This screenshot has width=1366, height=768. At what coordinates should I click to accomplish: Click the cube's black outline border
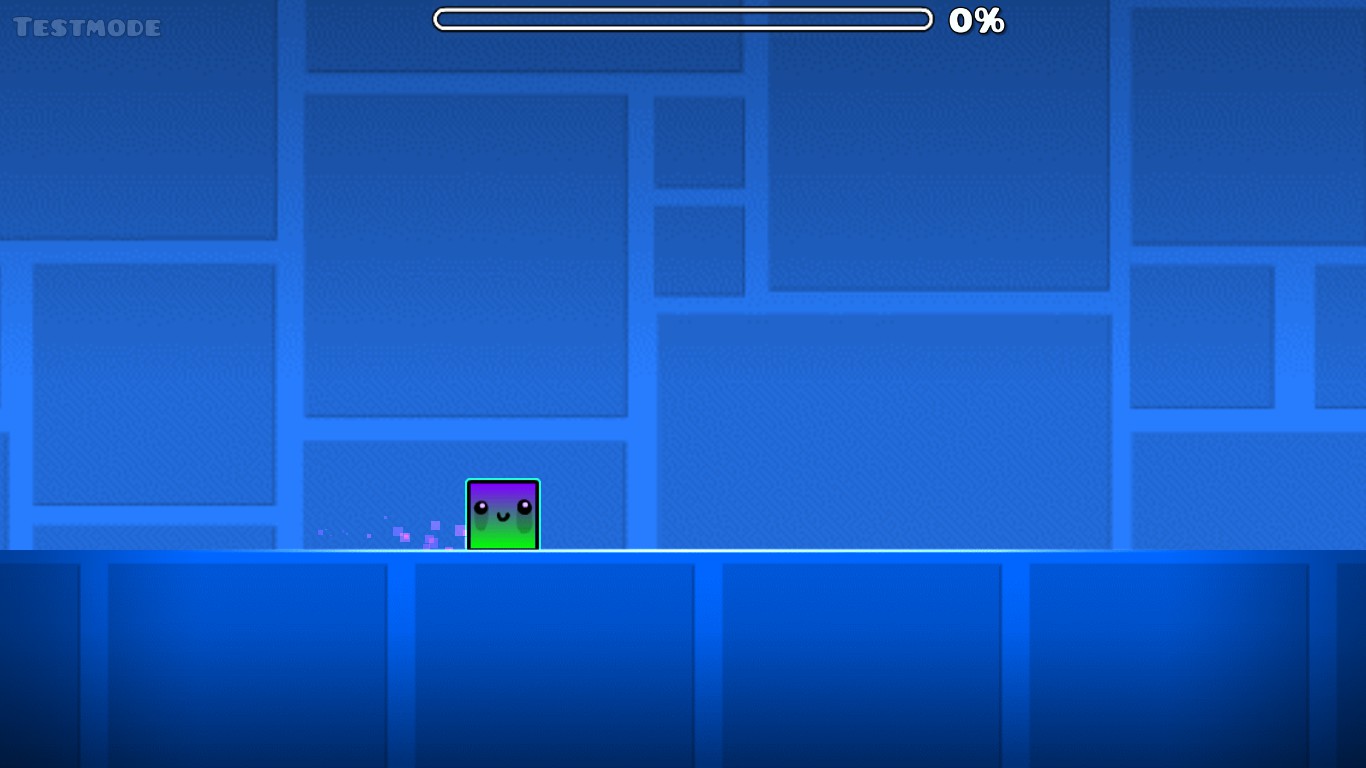(502, 482)
